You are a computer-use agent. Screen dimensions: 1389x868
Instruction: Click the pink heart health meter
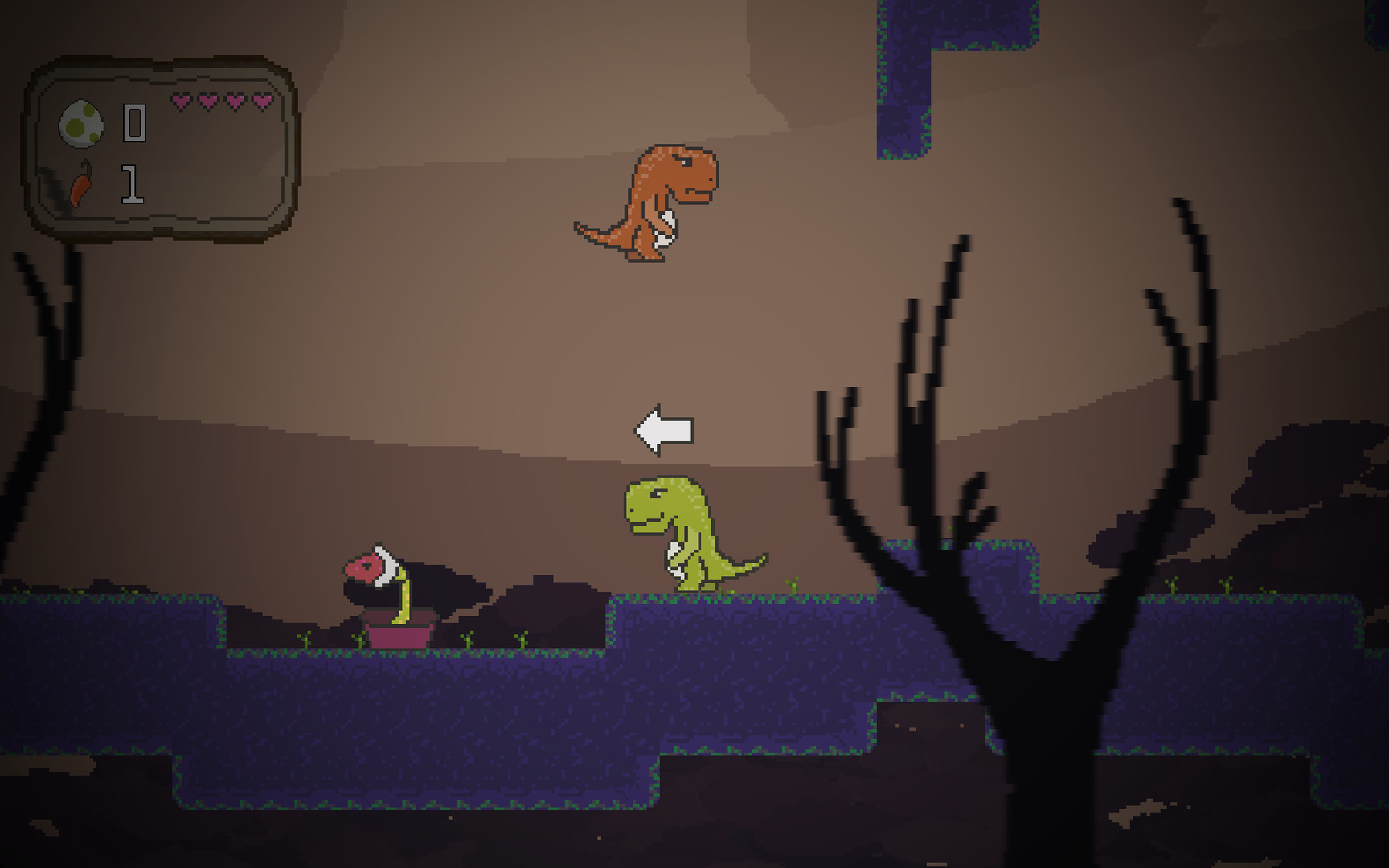(x=221, y=101)
